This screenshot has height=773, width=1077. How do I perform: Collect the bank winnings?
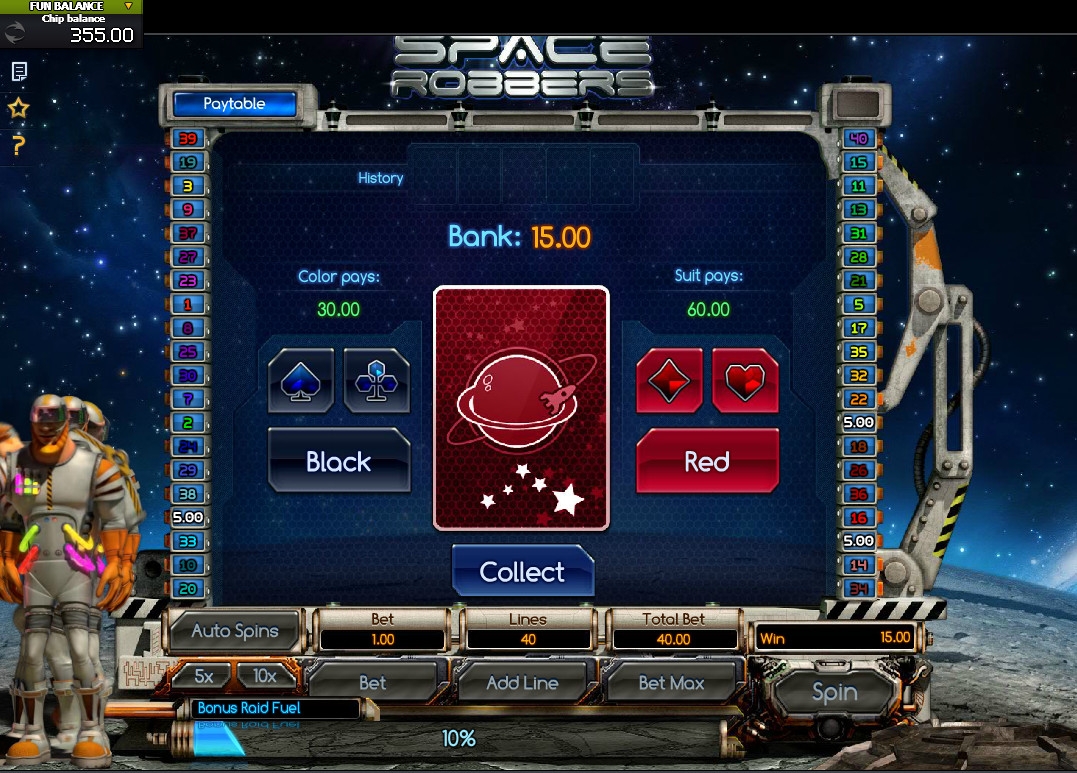click(522, 572)
